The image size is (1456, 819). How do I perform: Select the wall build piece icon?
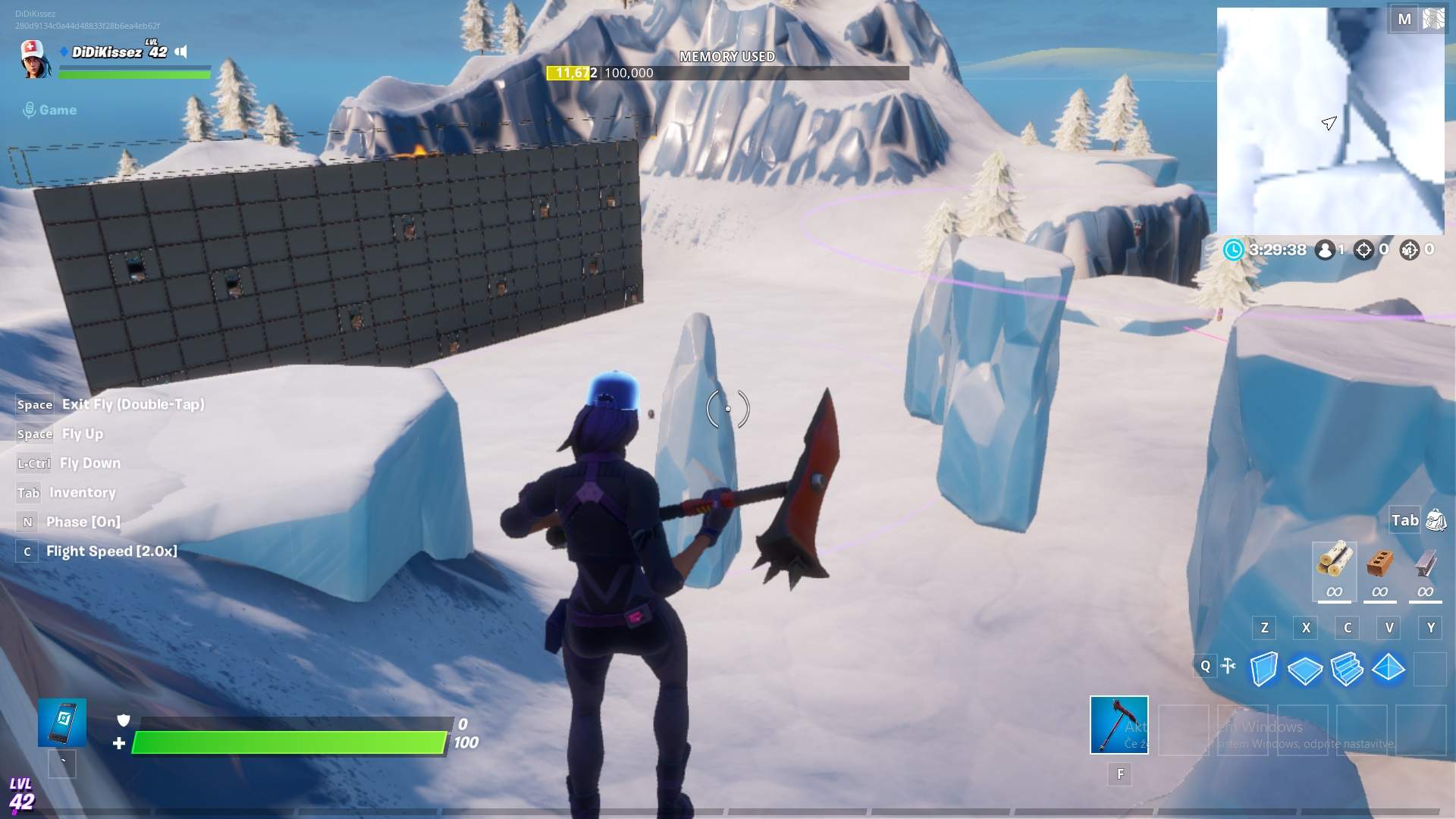pyautogui.click(x=1264, y=670)
